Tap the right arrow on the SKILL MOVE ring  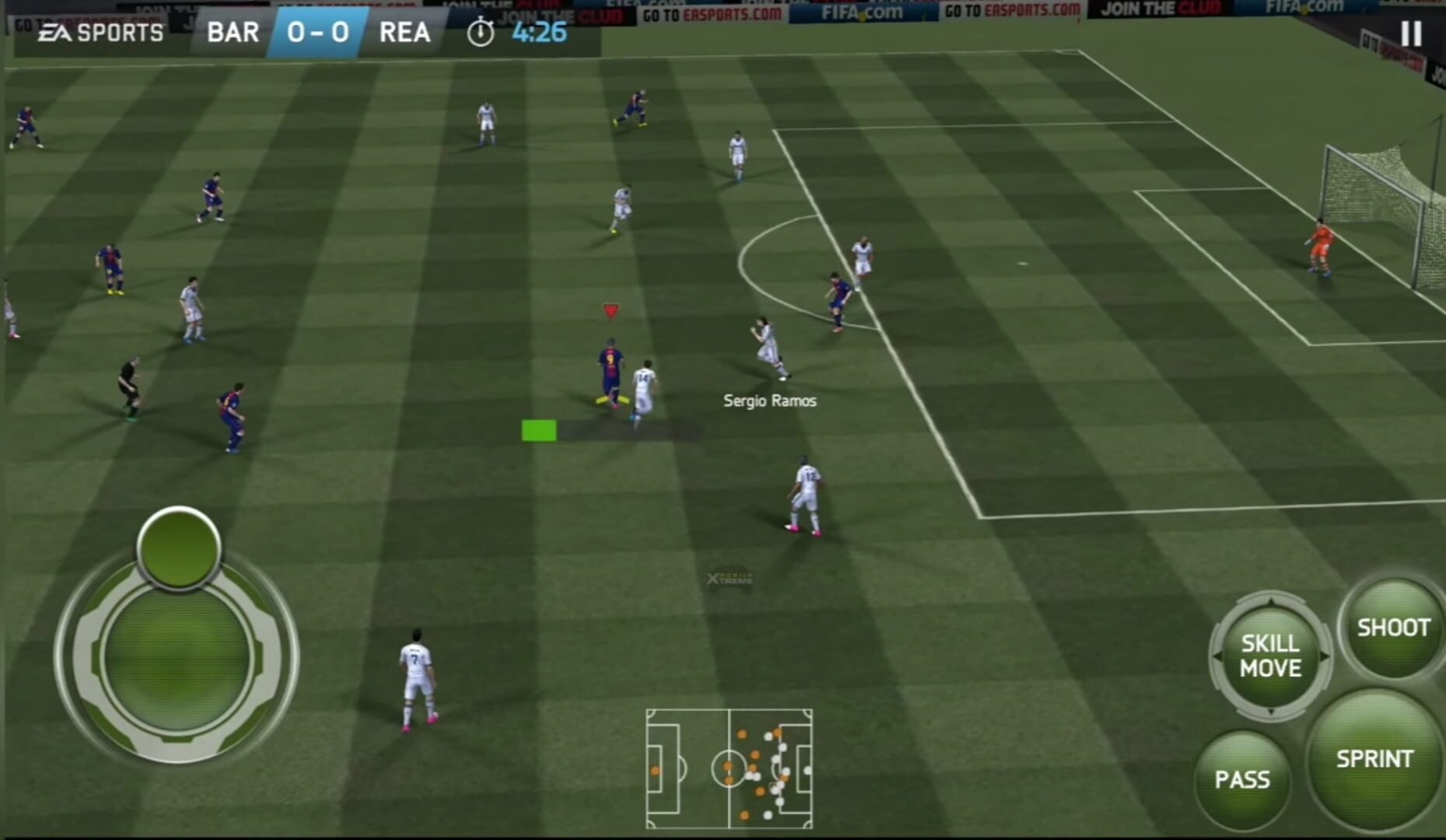click(x=1325, y=656)
